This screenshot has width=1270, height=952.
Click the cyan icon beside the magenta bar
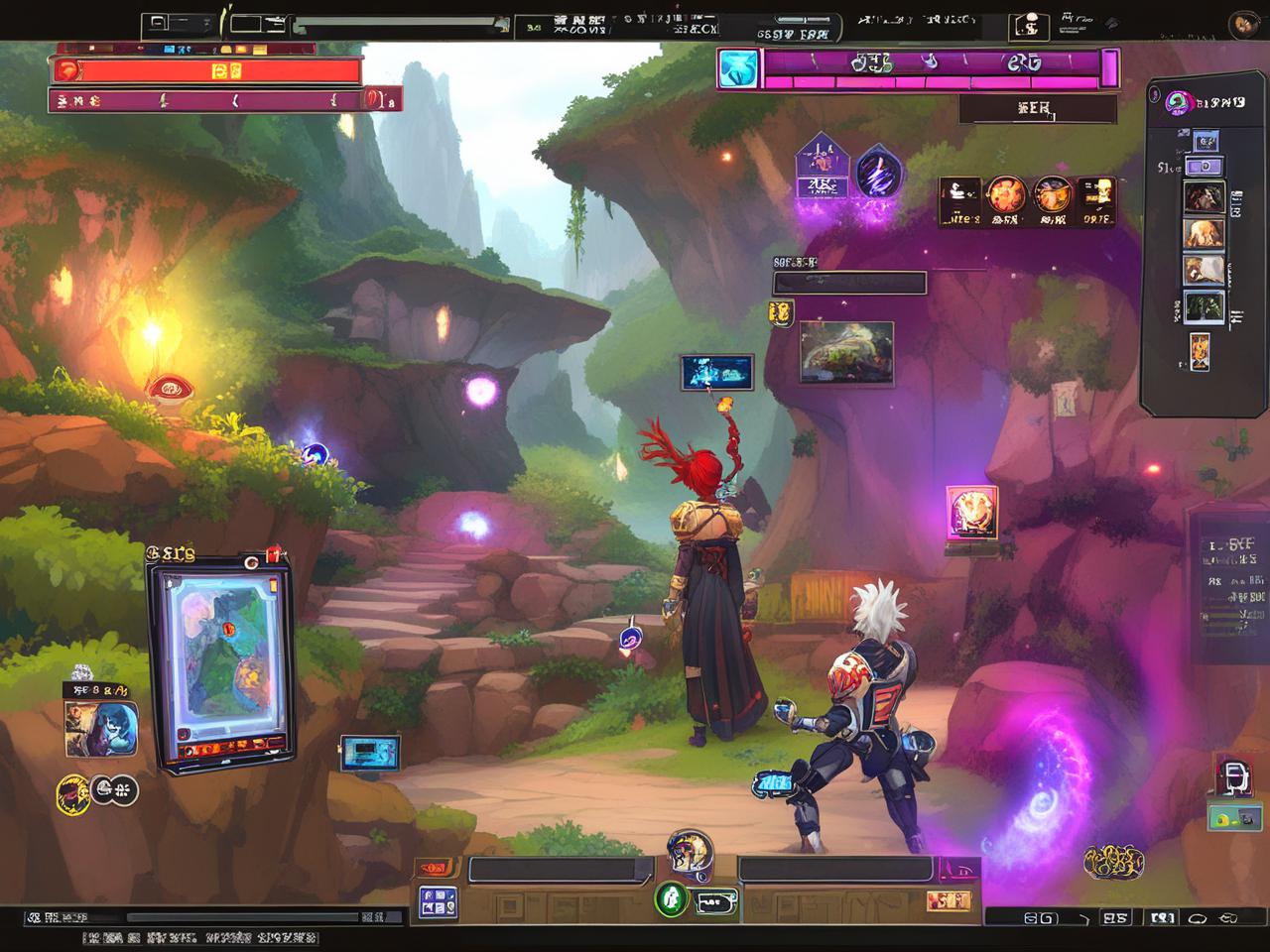tap(739, 68)
